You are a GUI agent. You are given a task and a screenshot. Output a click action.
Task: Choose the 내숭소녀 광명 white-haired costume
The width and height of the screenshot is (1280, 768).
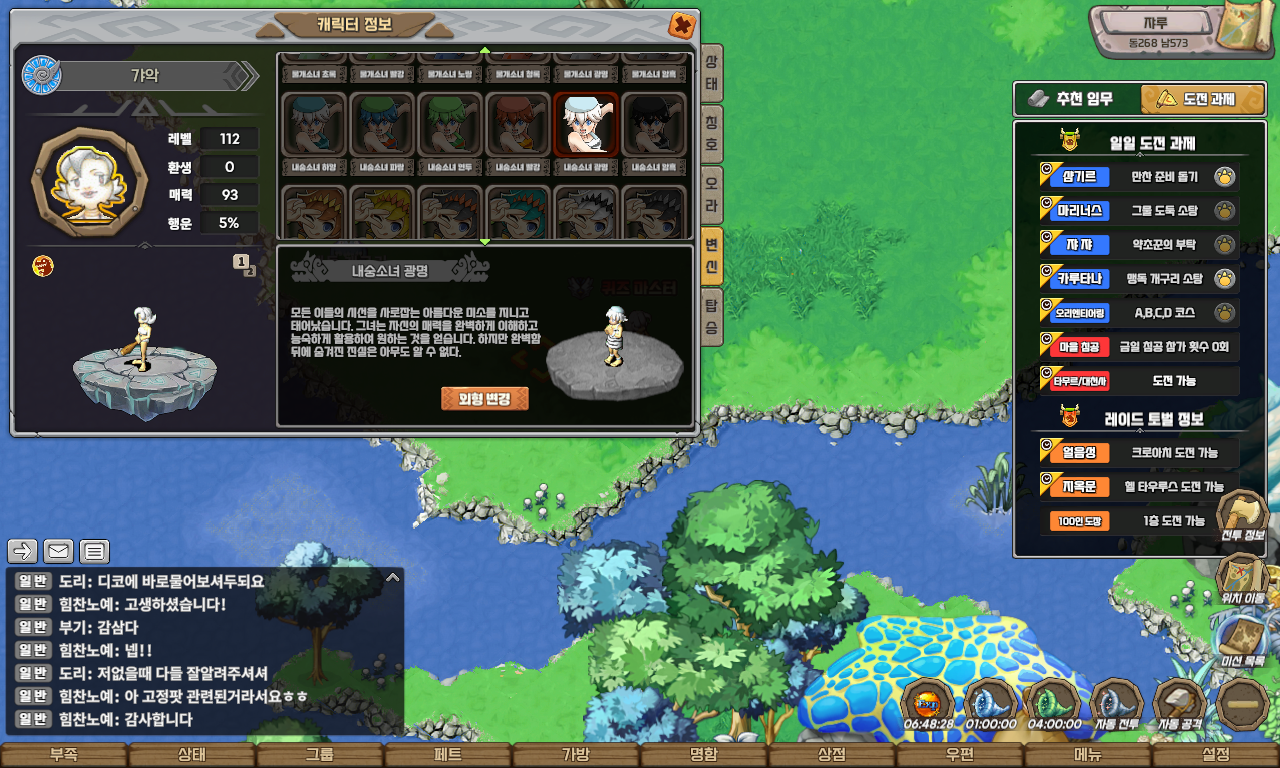click(x=586, y=125)
